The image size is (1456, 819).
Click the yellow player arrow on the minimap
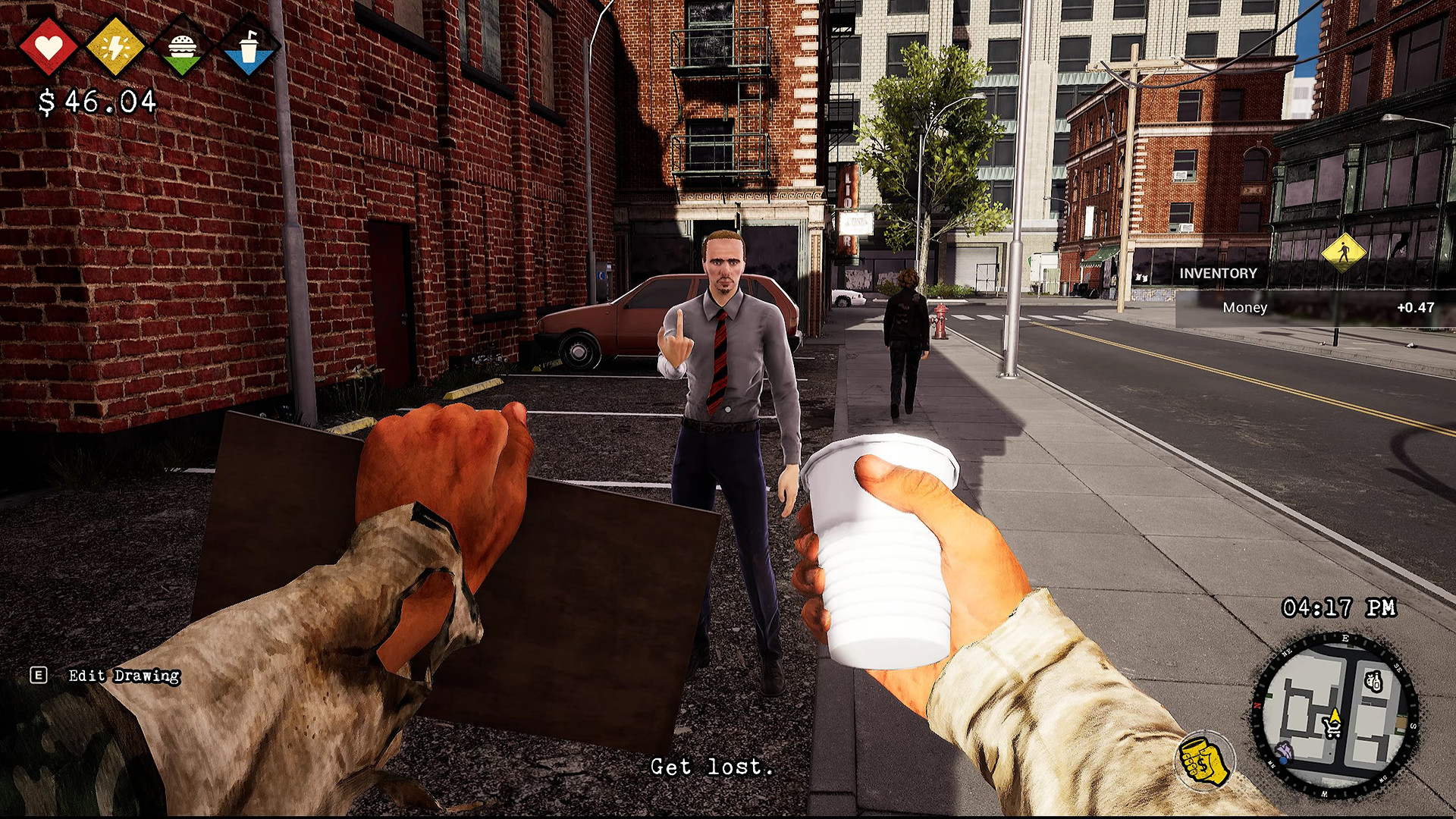click(1335, 715)
